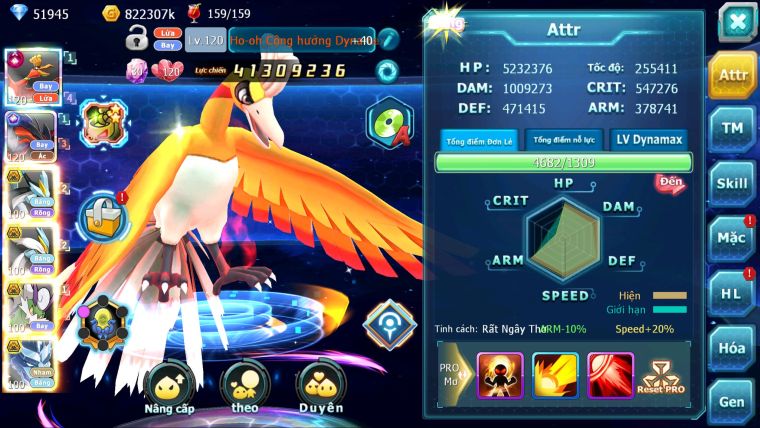760x428 pixels.
Task: Click the red Đến arrow button
Action: coord(669,183)
